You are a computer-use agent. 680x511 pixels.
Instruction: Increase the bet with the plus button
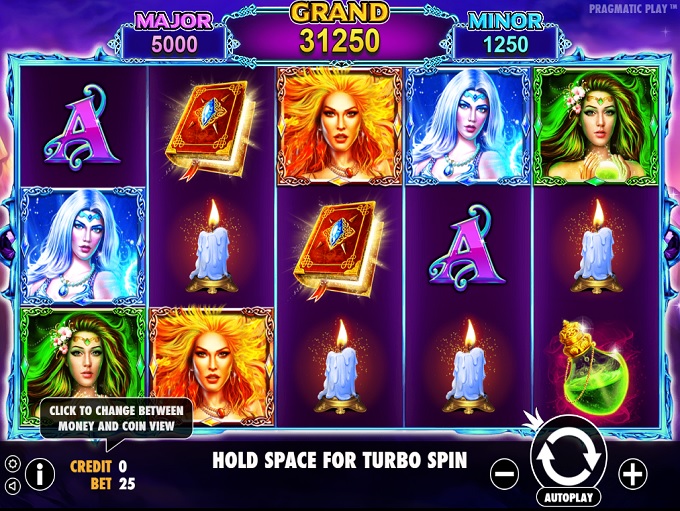[x=633, y=473]
